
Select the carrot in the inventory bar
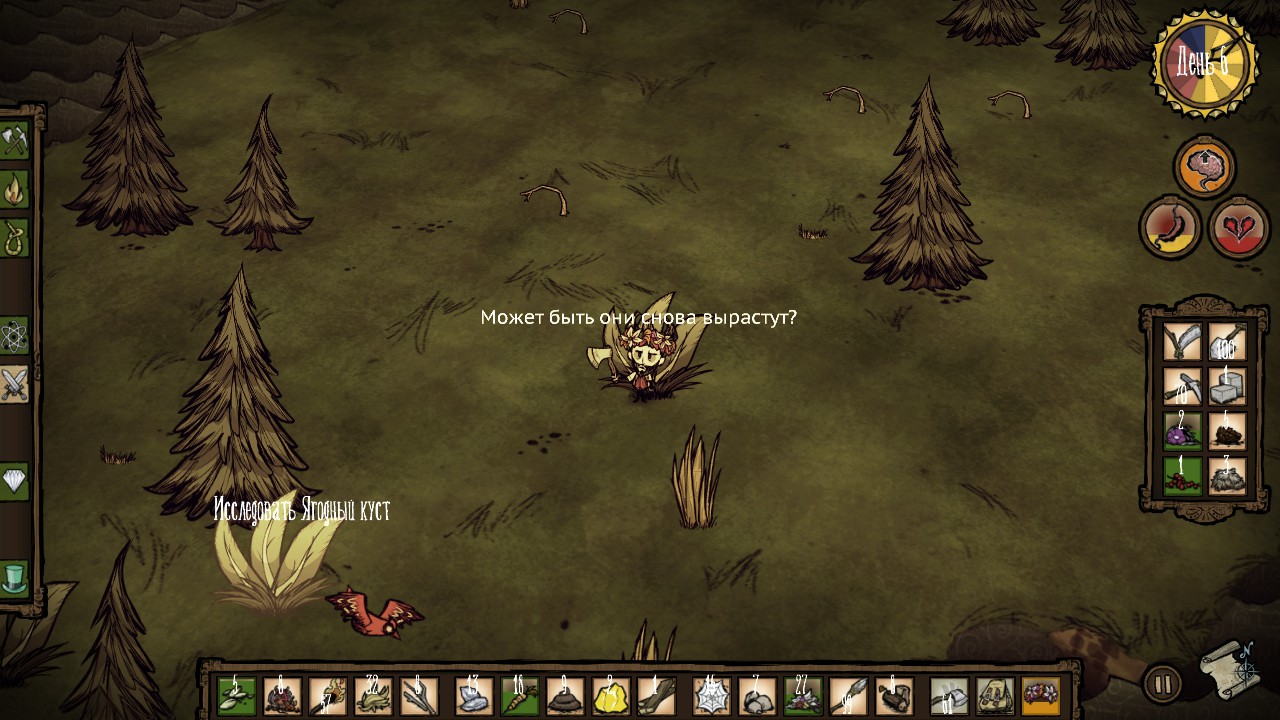(x=520, y=696)
